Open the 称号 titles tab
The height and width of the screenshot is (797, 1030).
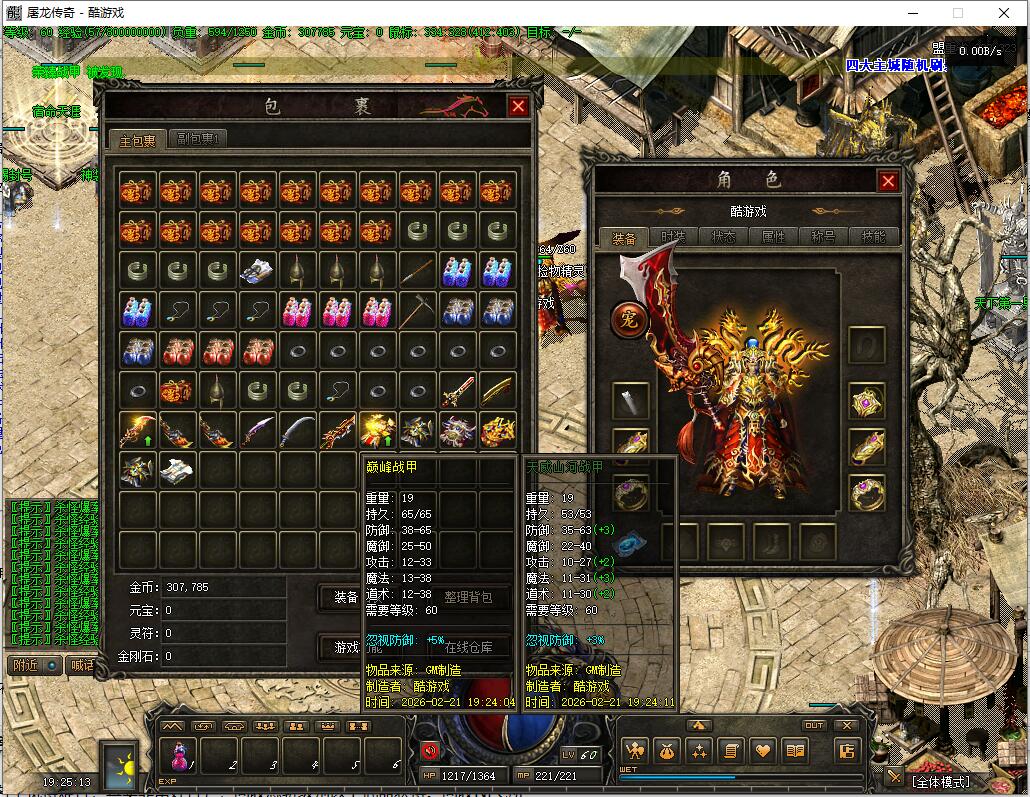coord(823,237)
